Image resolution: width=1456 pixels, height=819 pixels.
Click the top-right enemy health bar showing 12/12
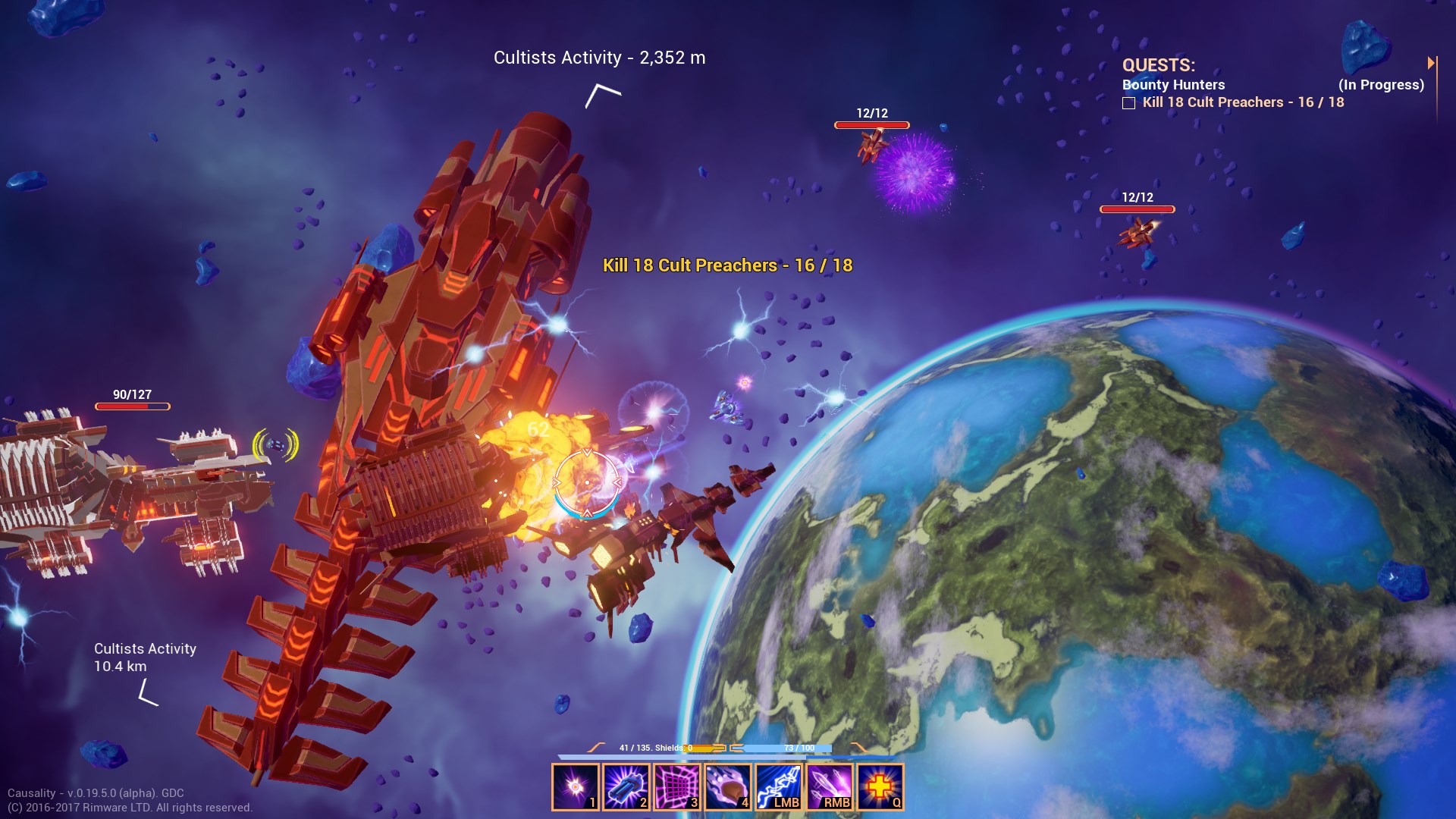click(1137, 205)
